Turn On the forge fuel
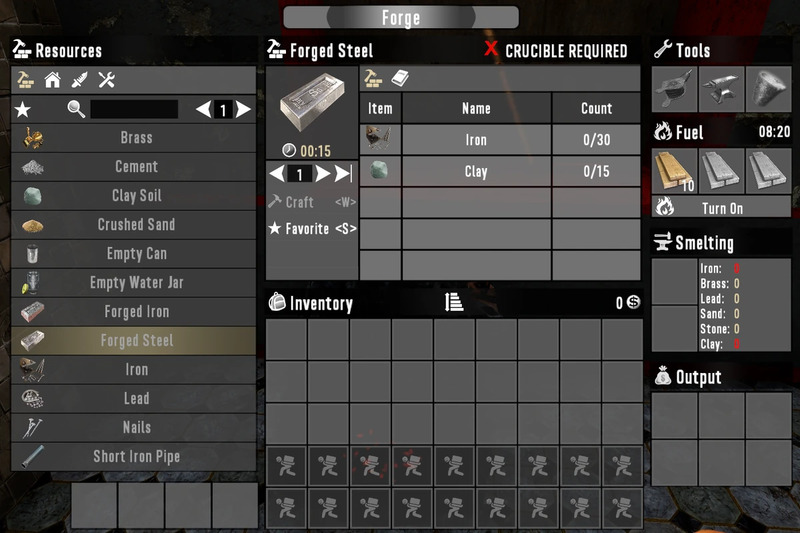 click(722, 207)
